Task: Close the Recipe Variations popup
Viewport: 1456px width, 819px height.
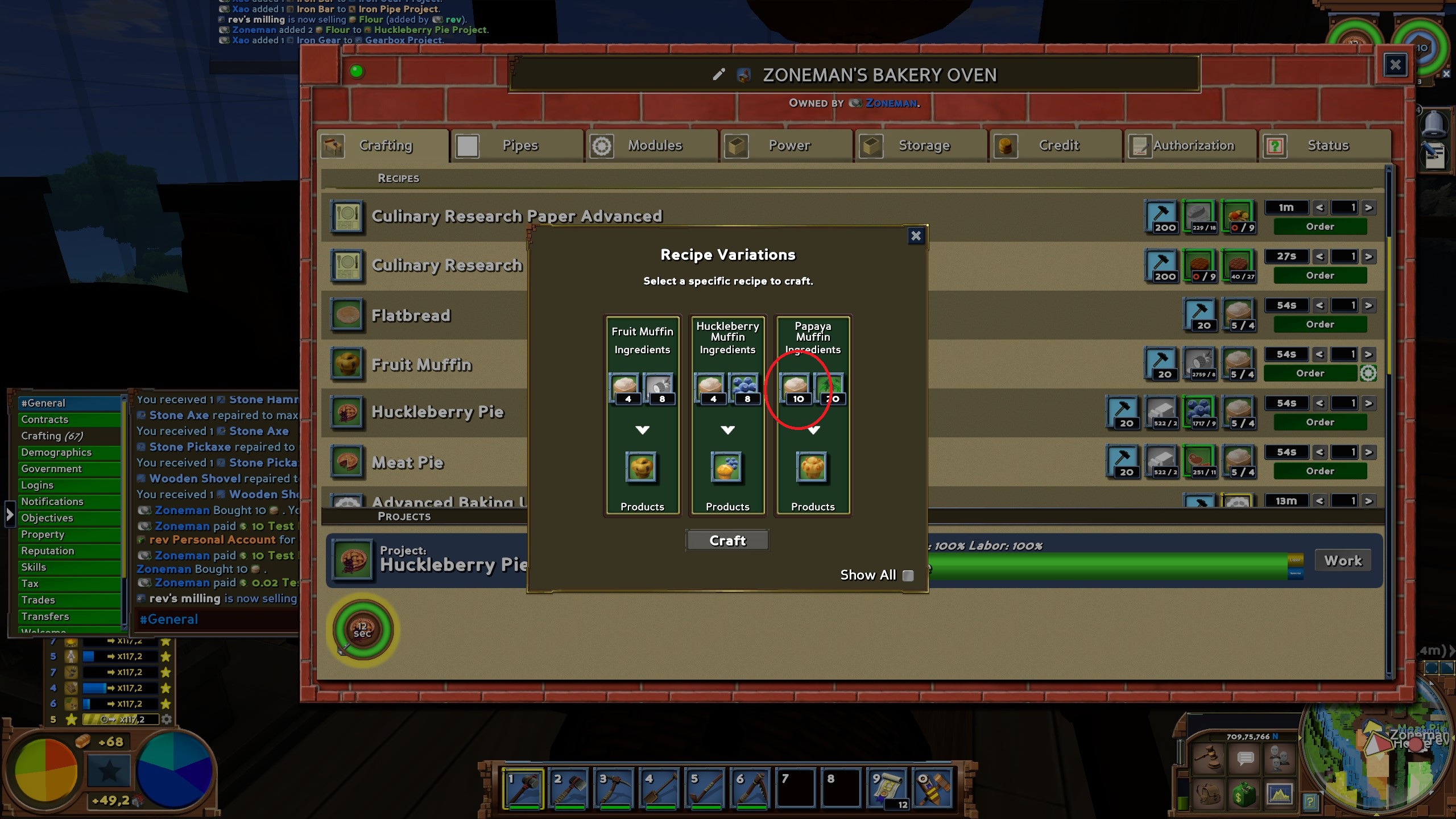Action: click(x=915, y=236)
